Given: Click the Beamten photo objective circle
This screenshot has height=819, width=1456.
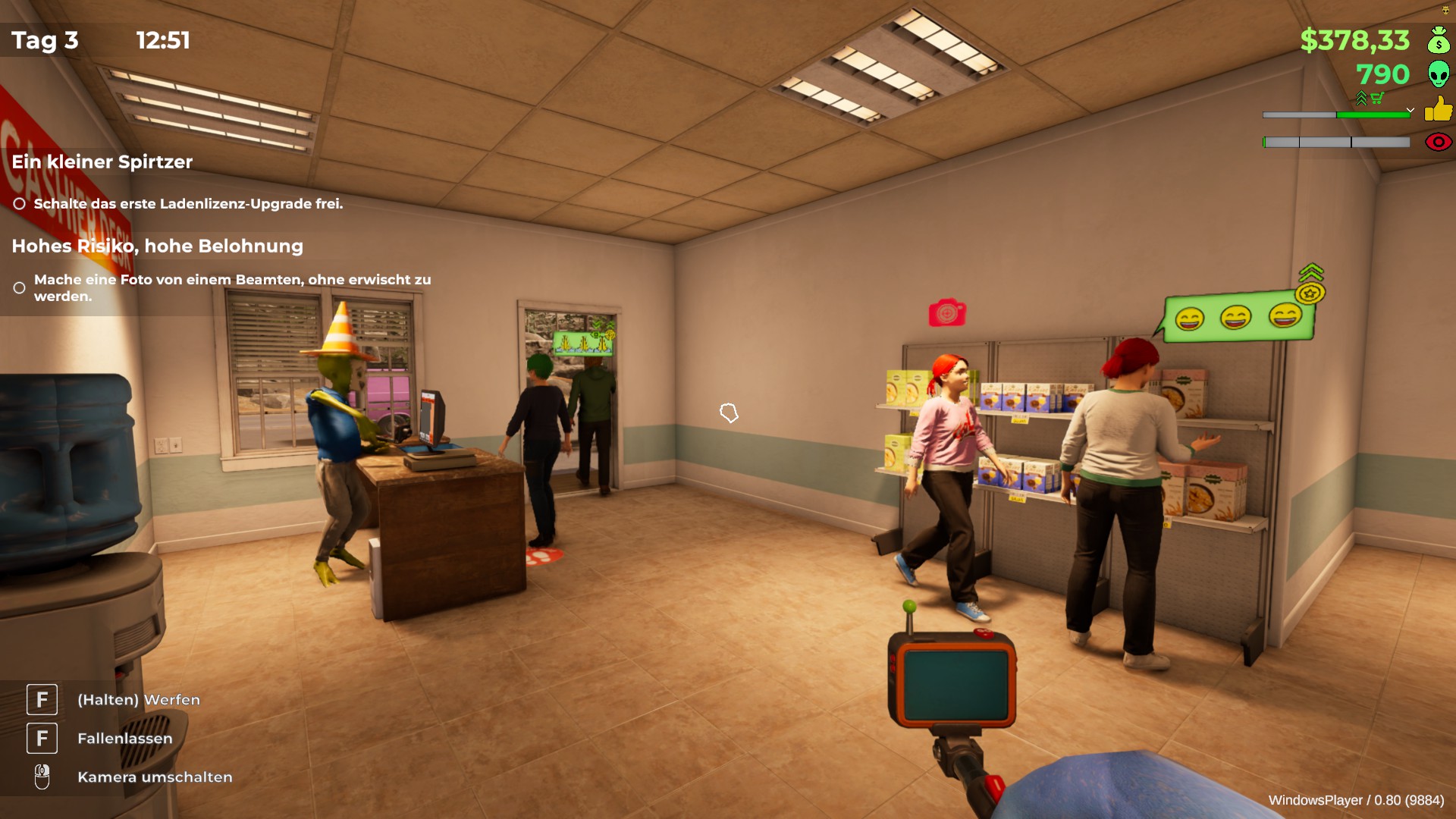Looking at the screenshot, I should point(20,288).
